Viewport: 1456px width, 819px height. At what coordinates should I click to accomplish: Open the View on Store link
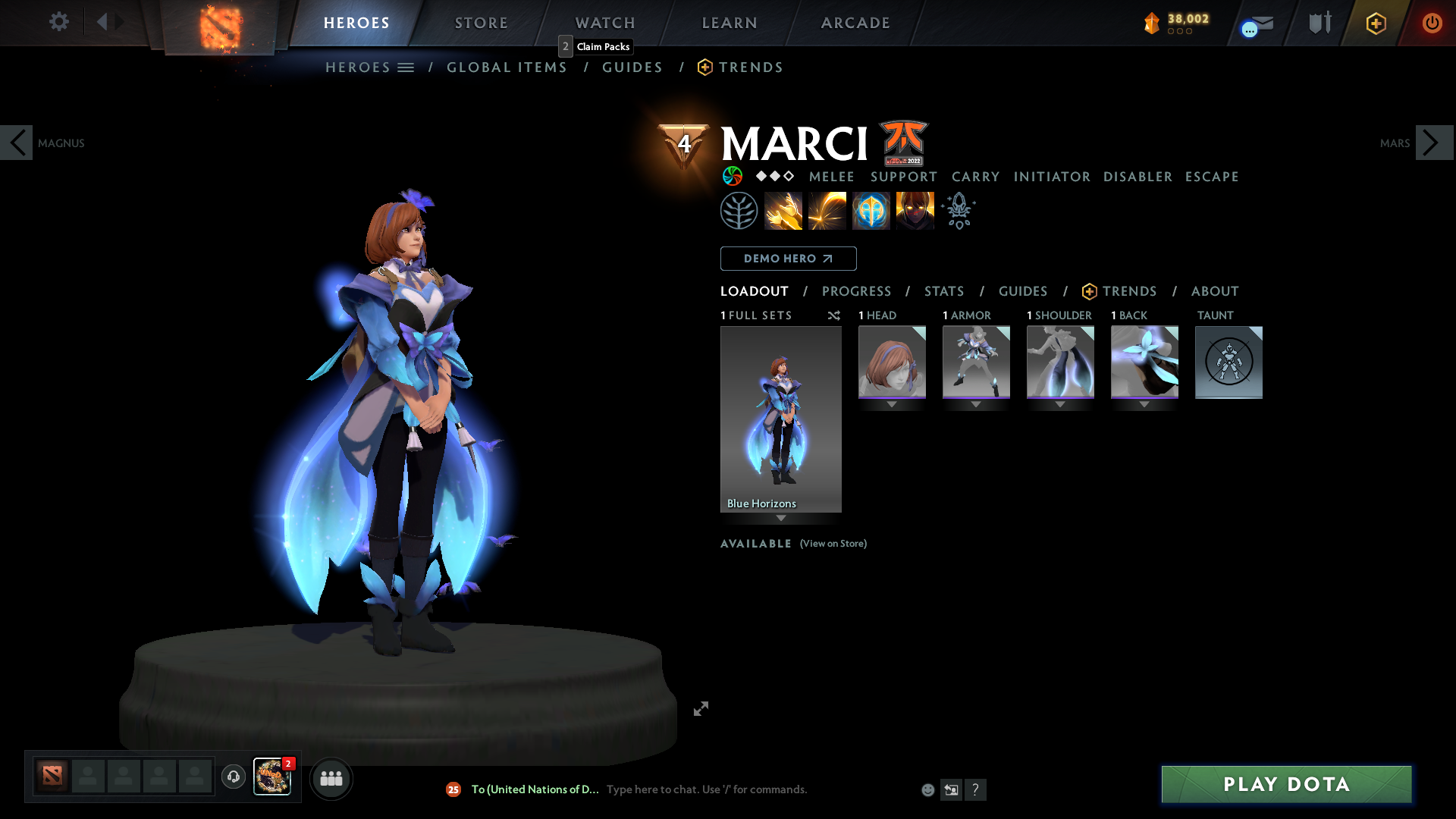click(x=833, y=544)
